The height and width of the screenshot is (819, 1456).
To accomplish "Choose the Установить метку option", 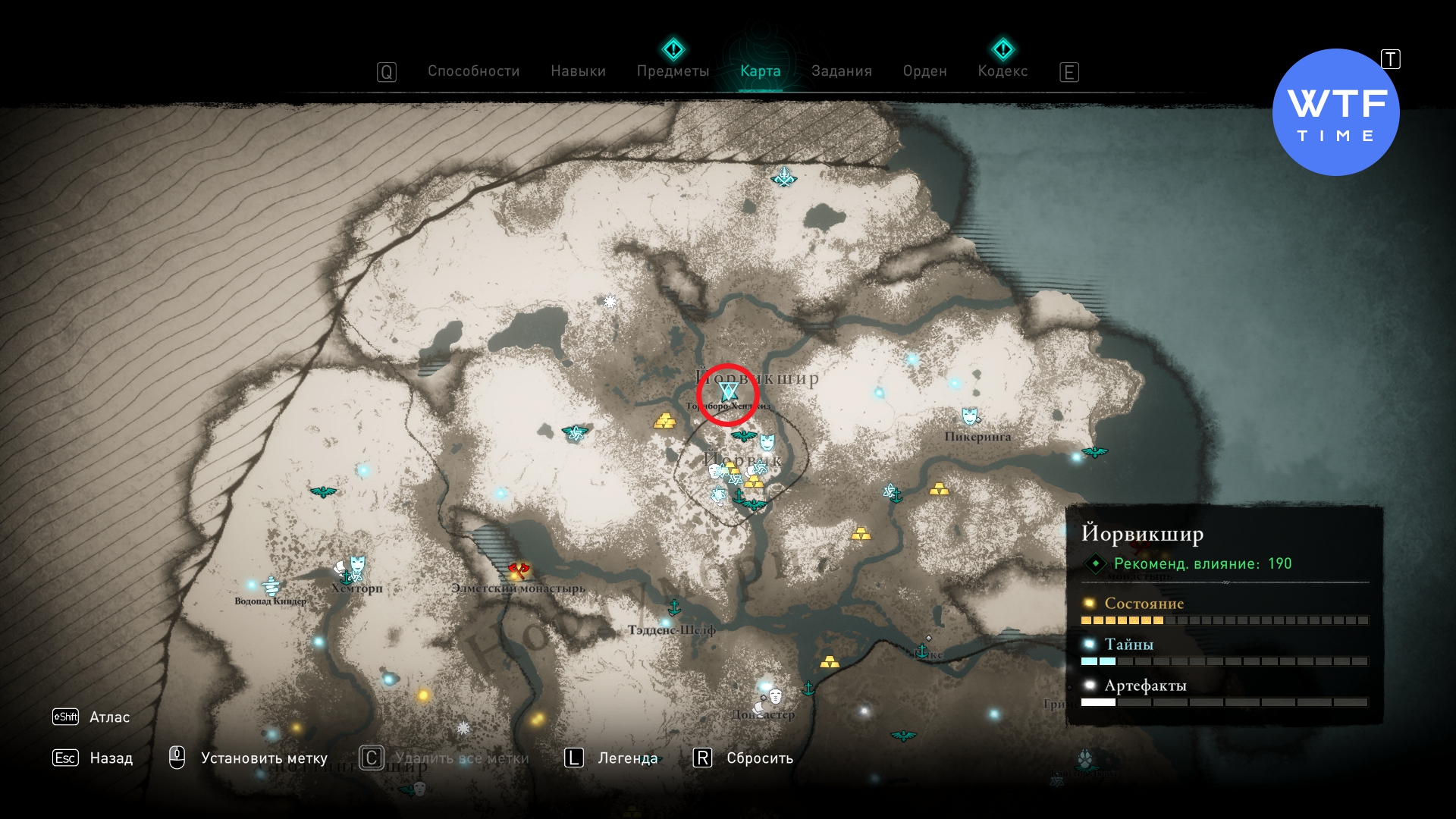I will pyautogui.click(x=263, y=758).
